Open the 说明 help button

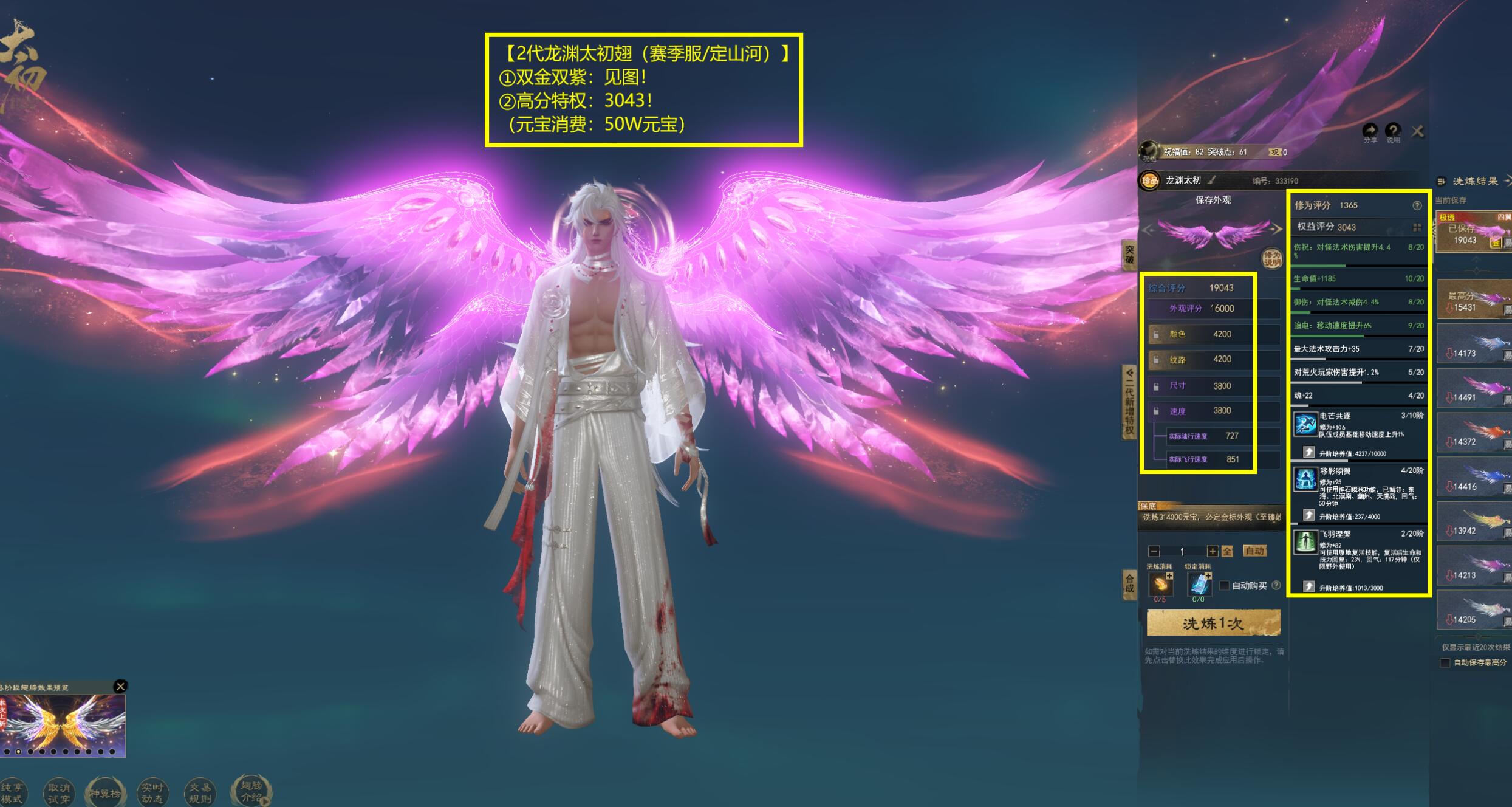[1392, 131]
